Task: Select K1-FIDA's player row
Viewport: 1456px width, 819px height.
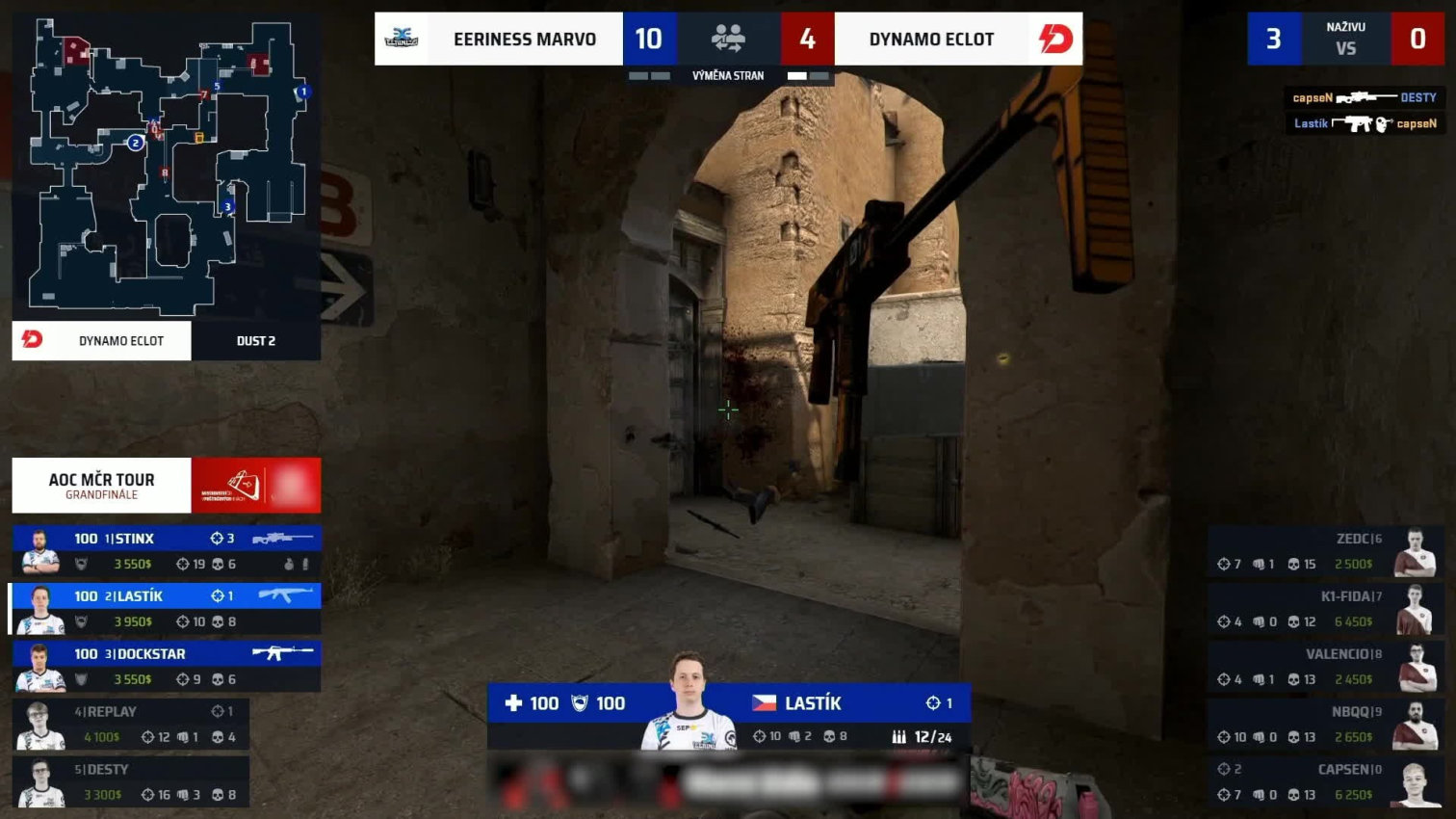Action: 1325,609
